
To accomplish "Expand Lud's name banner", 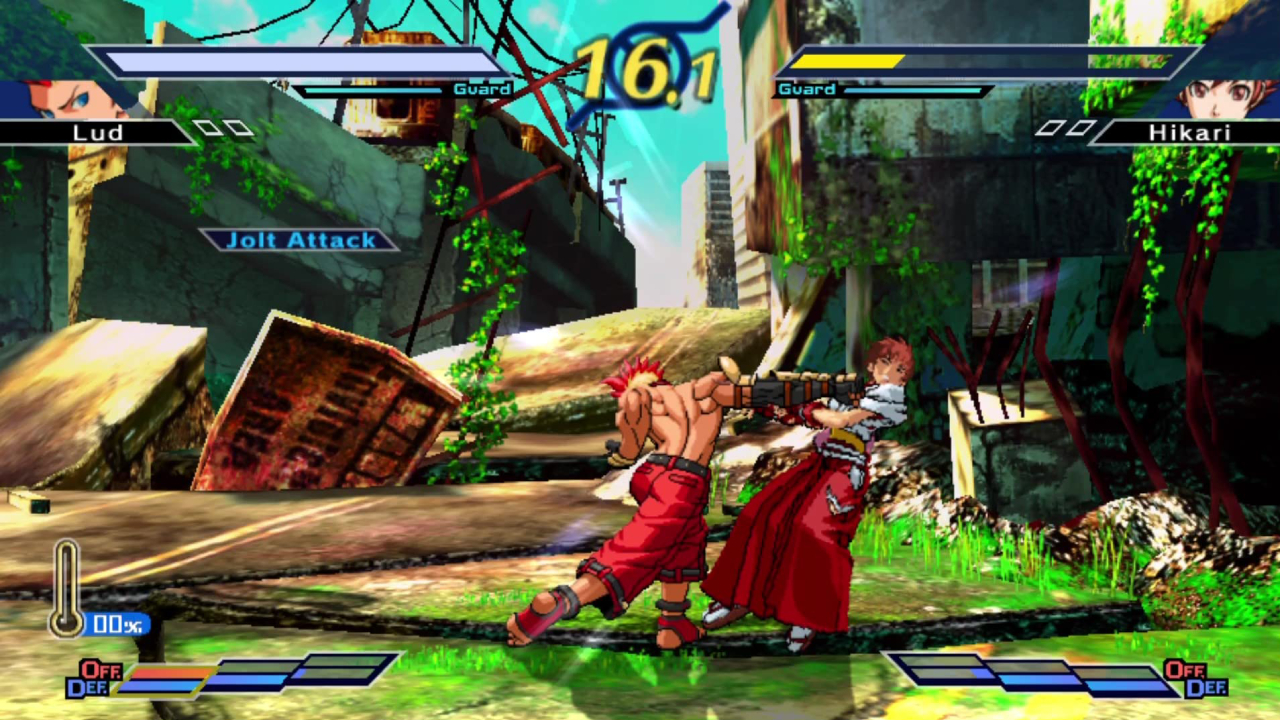I will pos(100,132).
